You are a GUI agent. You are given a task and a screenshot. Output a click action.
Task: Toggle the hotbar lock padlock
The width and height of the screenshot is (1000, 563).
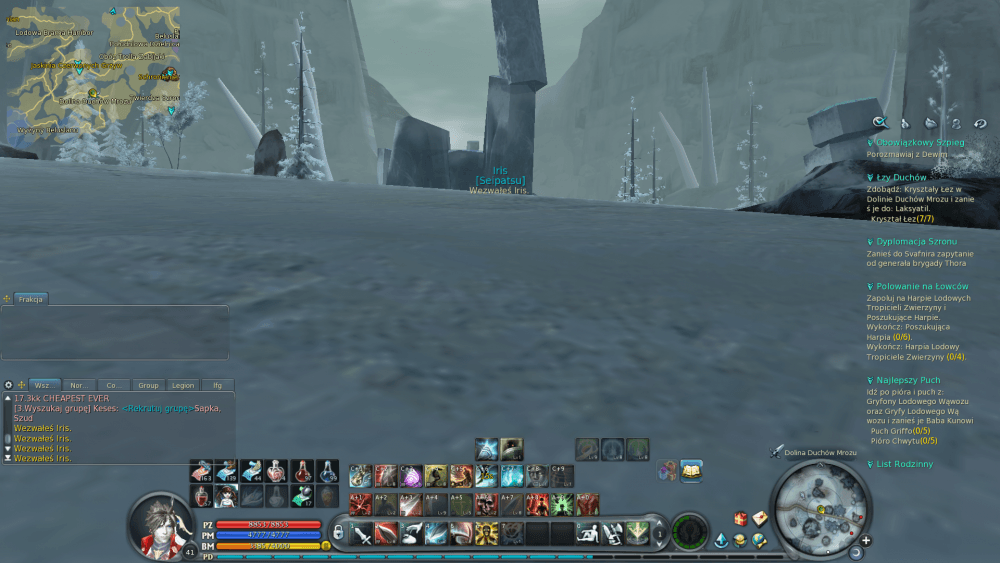pyautogui.click(x=339, y=533)
